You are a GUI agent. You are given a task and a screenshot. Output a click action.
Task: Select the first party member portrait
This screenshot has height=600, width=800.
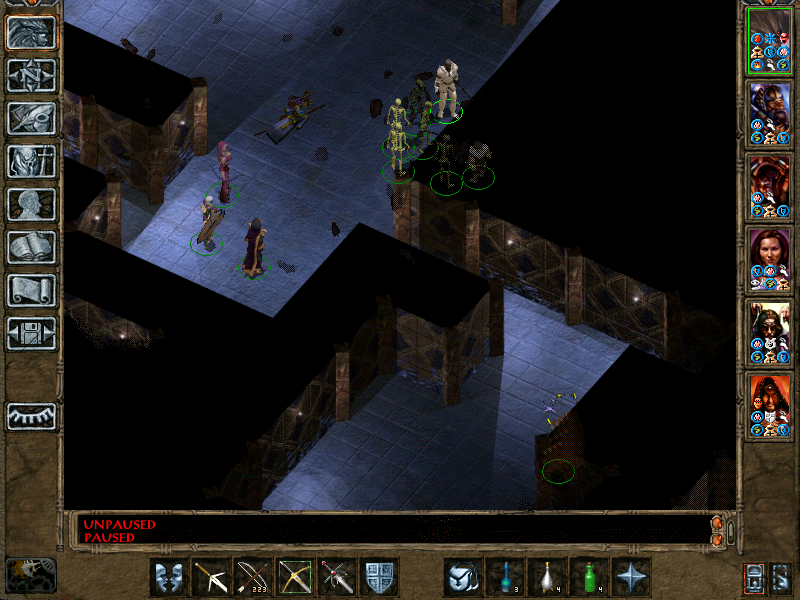click(x=771, y=39)
